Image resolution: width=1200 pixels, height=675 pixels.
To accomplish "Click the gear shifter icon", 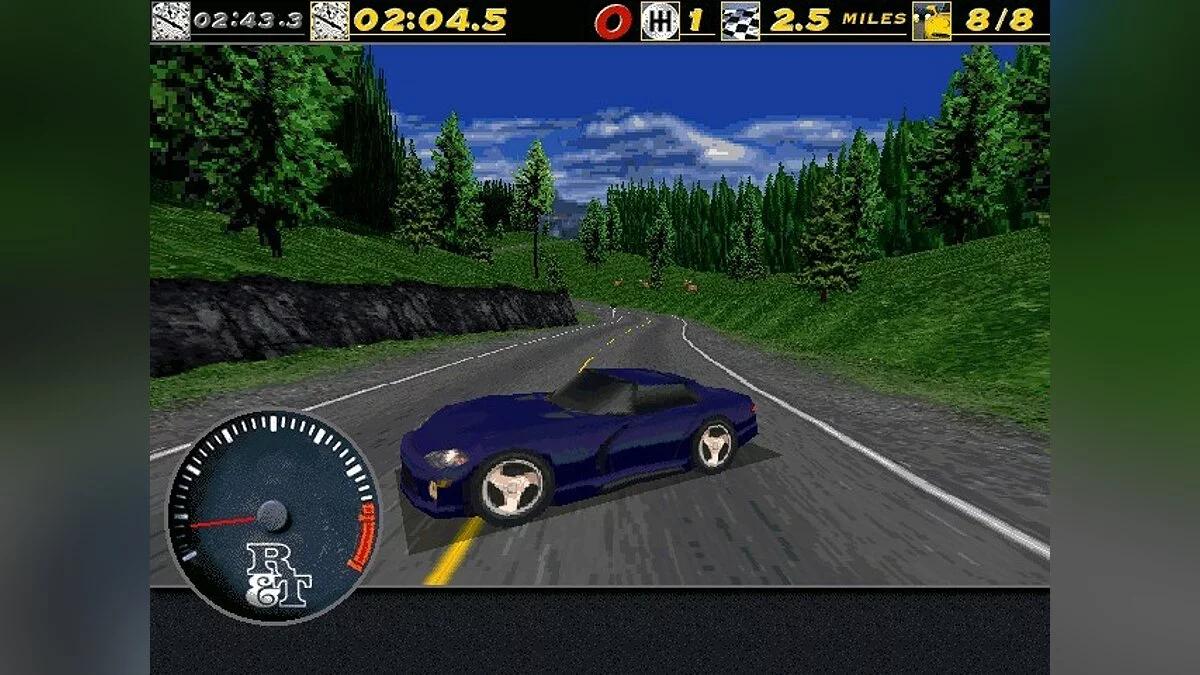I will tap(659, 21).
